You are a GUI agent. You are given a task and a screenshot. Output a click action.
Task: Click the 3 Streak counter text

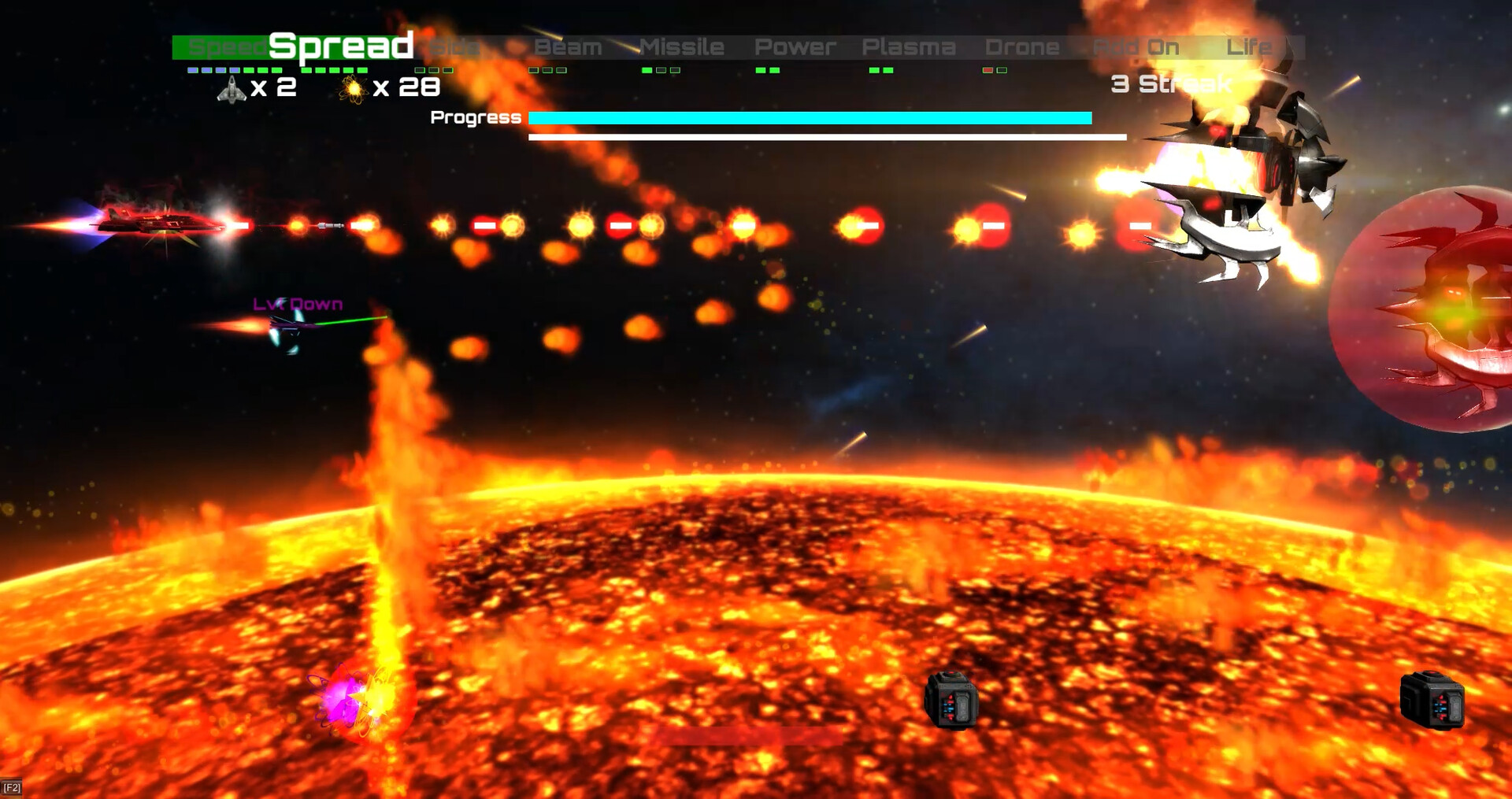[x=1172, y=82]
